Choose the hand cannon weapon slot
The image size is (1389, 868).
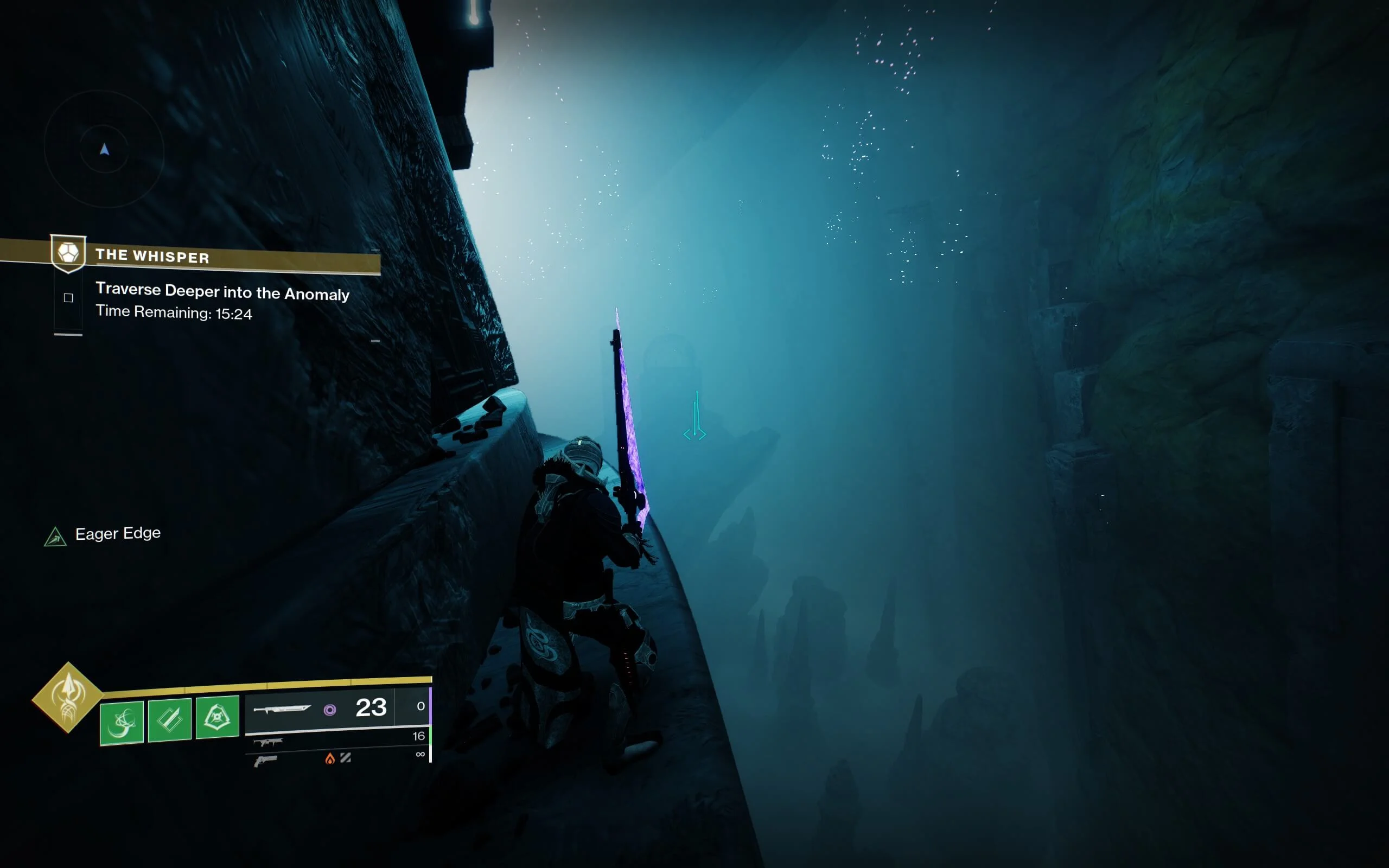(x=265, y=761)
